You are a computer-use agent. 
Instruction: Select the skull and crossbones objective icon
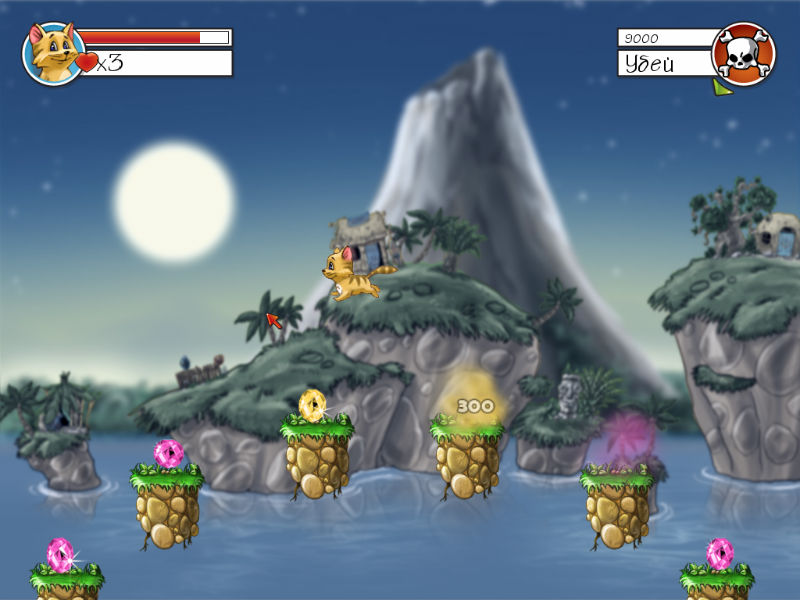tap(743, 53)
